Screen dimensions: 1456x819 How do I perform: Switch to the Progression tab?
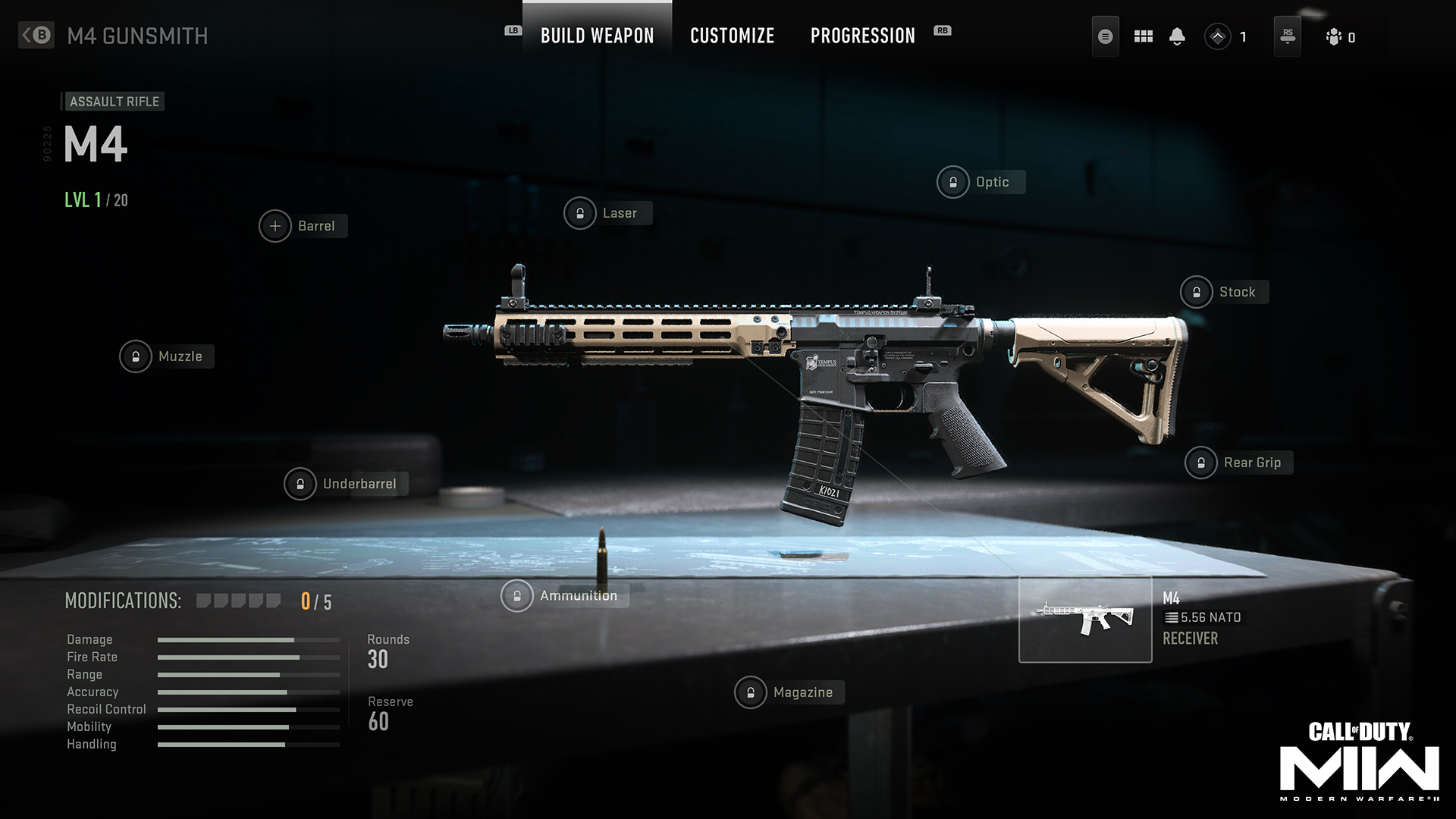click(x=862, y=36)
